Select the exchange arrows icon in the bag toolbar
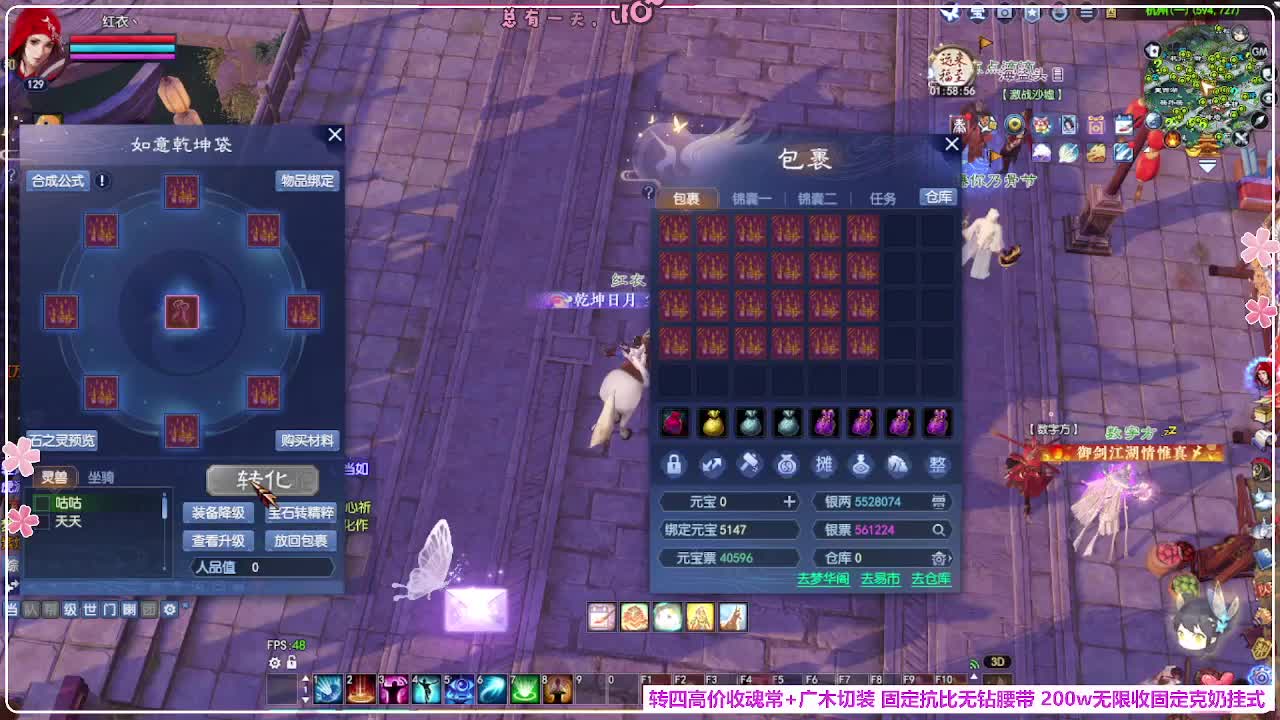Image resolution: width=1280 pixels, height=720 pixels. pyautogui.click(x=712, y=464)
